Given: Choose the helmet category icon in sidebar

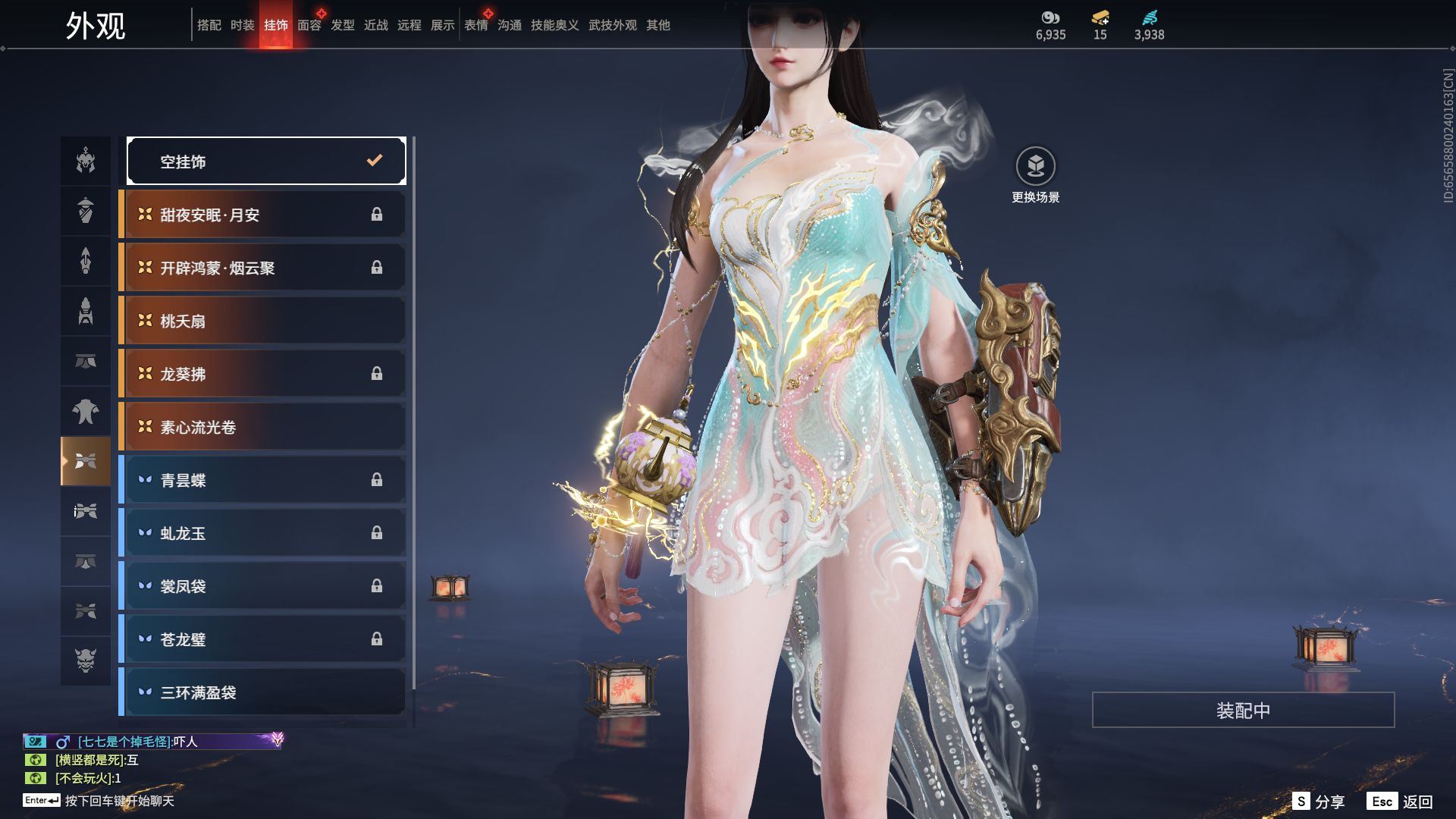Looking at the screenshot, I should tap(86, 161).
